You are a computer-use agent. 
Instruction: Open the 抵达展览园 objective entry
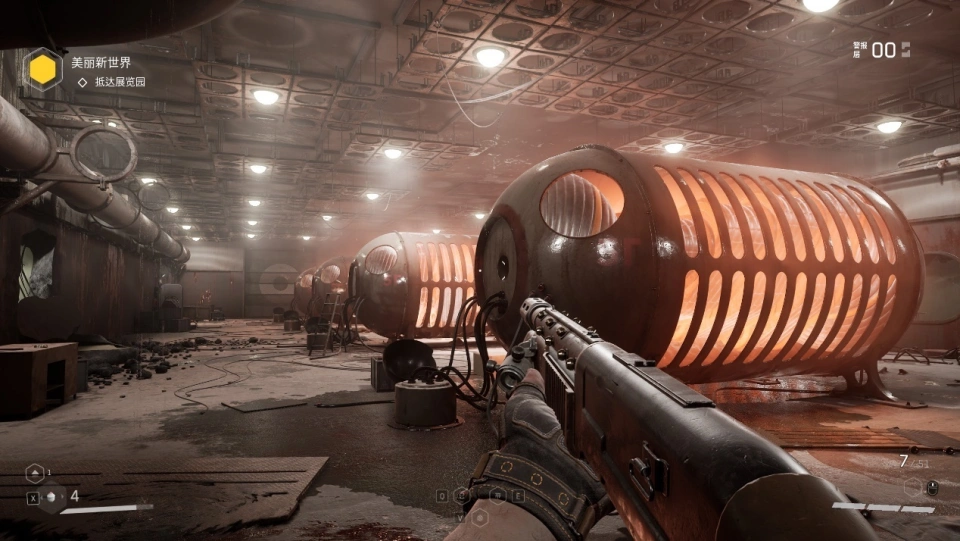point(120,82)
